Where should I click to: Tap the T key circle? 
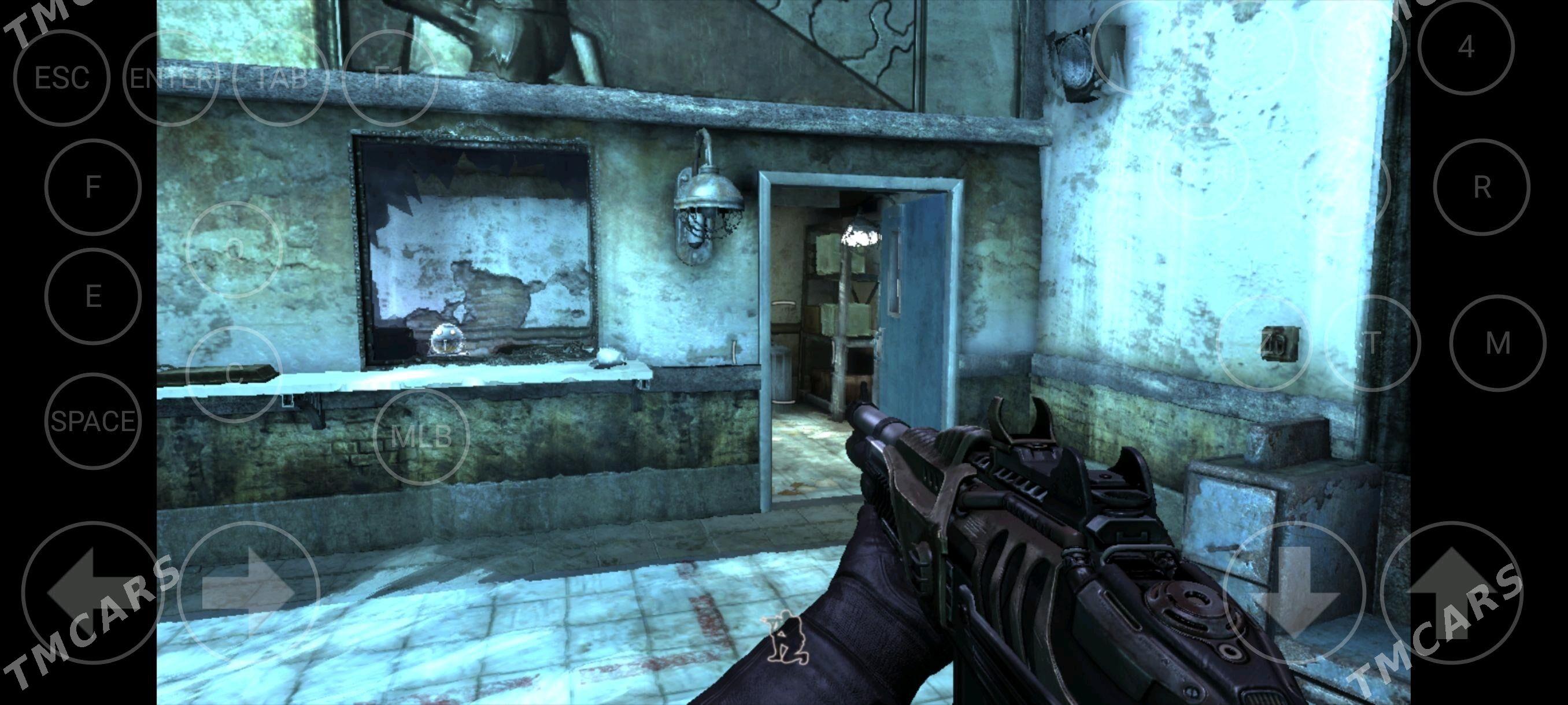(x=1372, y=344)
